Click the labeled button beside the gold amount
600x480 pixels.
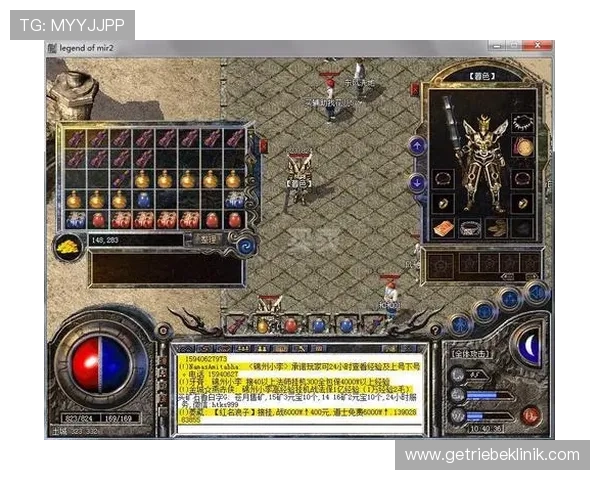pyautogui.click(x=207, y=240)
